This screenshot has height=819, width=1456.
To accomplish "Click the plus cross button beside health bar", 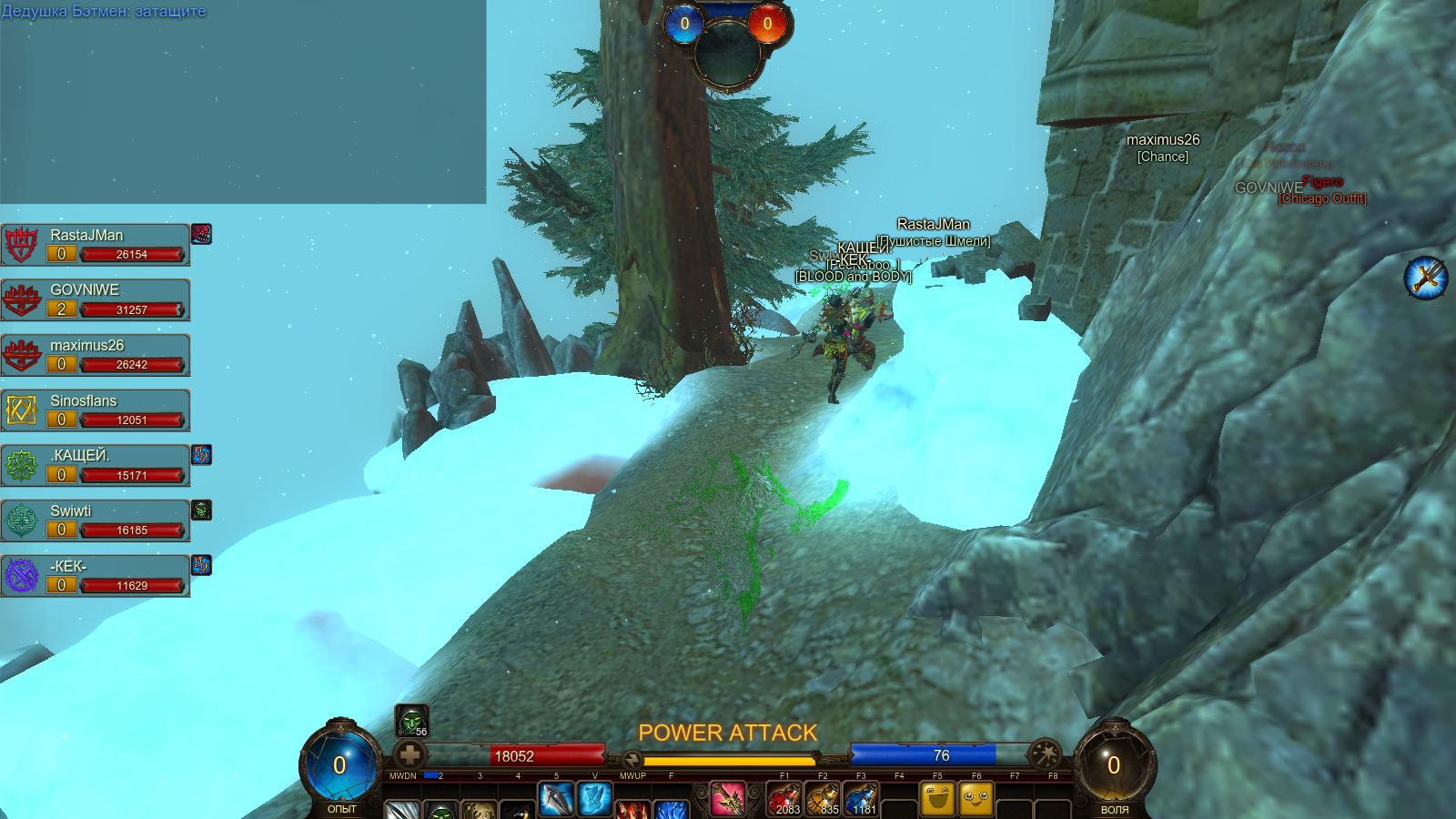I will [x=409, y=755].
